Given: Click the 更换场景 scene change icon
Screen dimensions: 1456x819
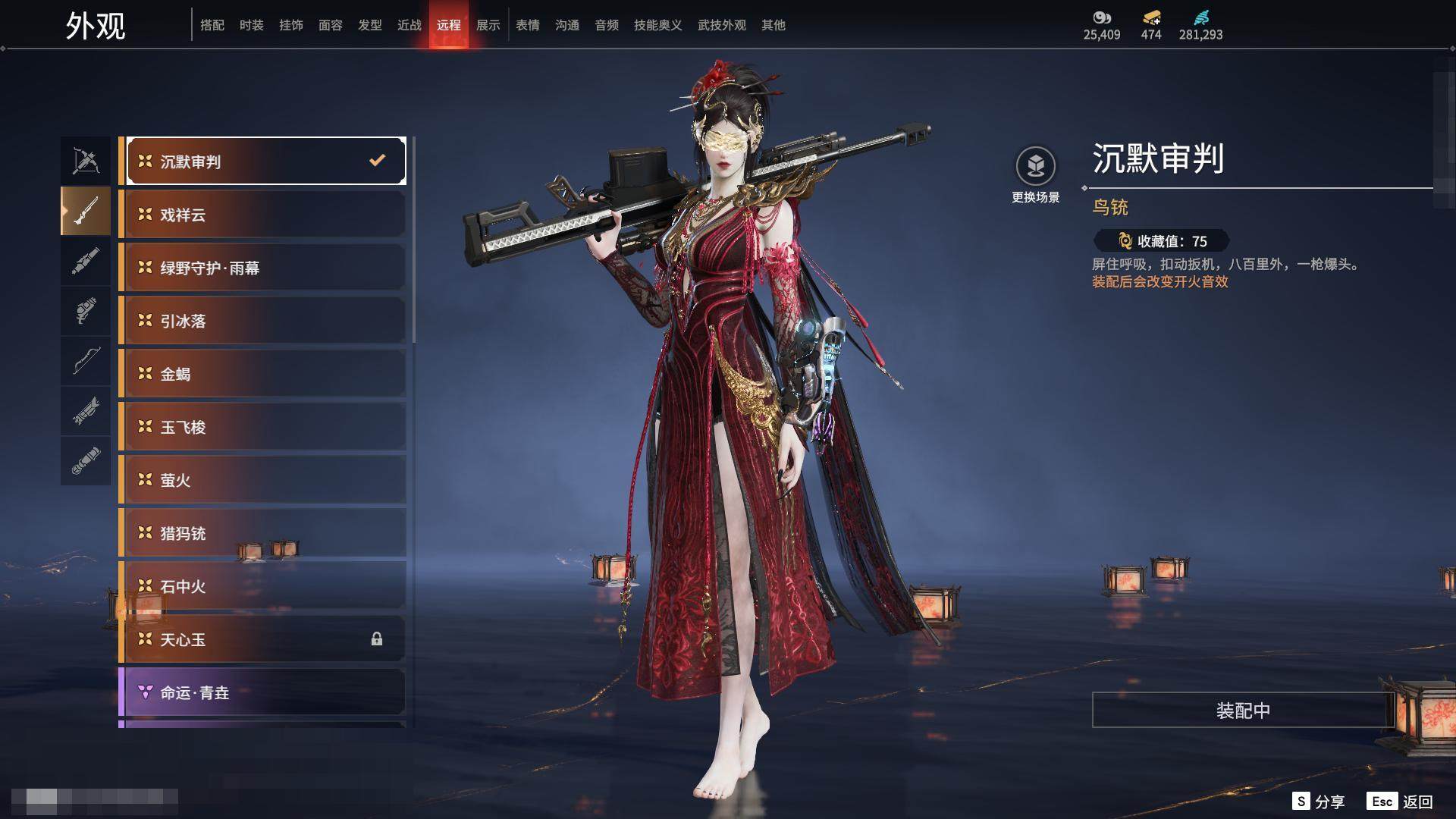Looking at the screenshot, I should coord(1035,166).
